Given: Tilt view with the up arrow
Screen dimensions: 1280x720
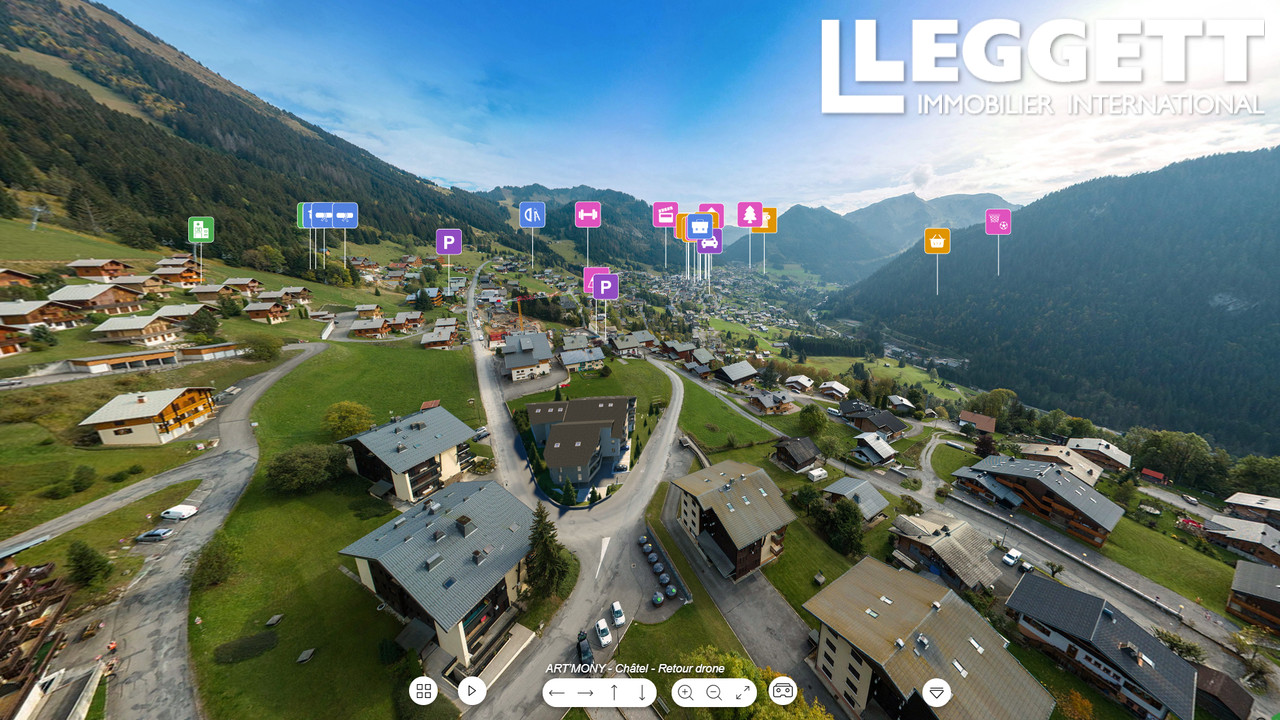Looking at the screenshot, I should [614, 692].
